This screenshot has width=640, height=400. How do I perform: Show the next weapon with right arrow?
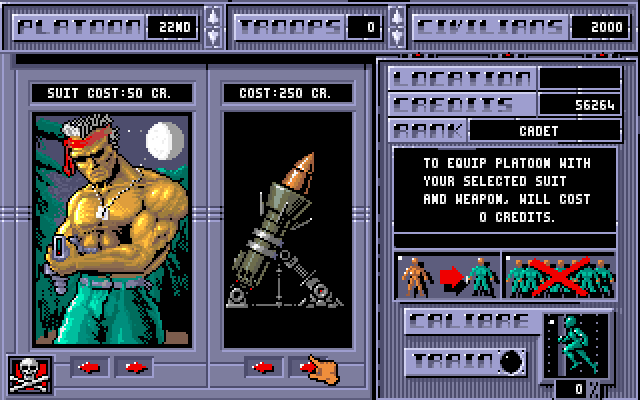[x=305, y=367]
